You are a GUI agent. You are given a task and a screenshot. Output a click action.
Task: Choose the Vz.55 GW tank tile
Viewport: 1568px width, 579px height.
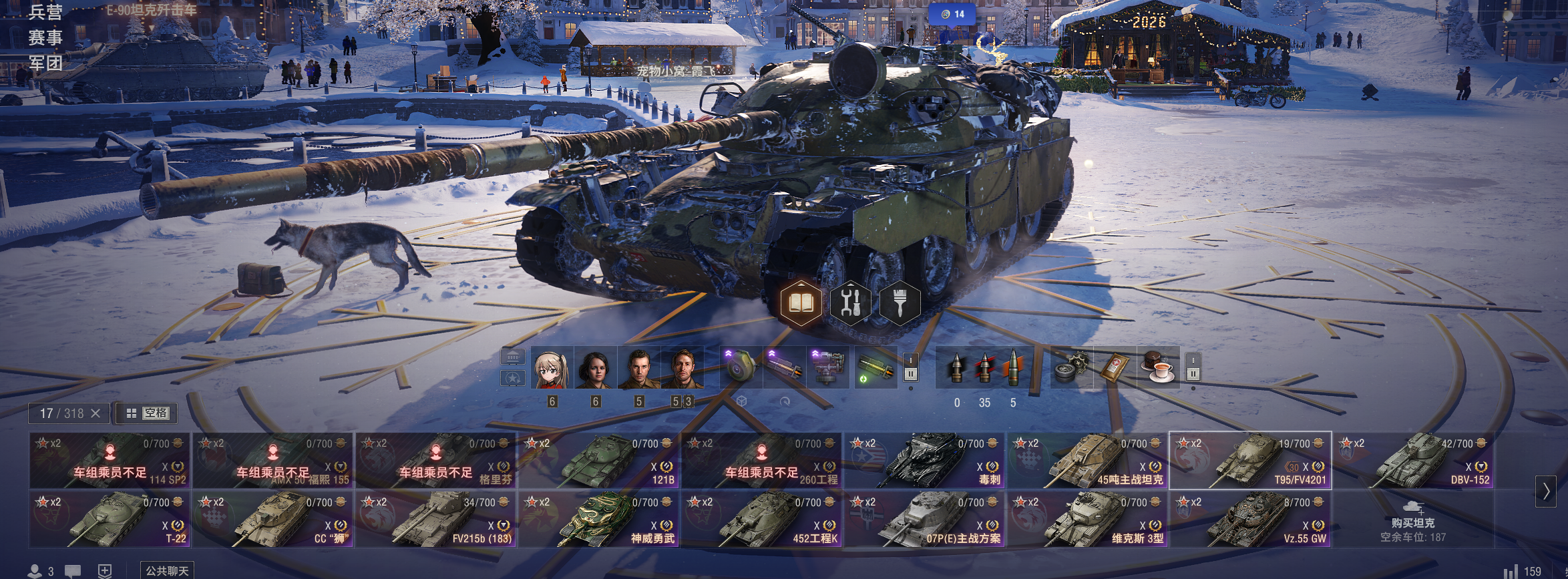(1251, 520)
